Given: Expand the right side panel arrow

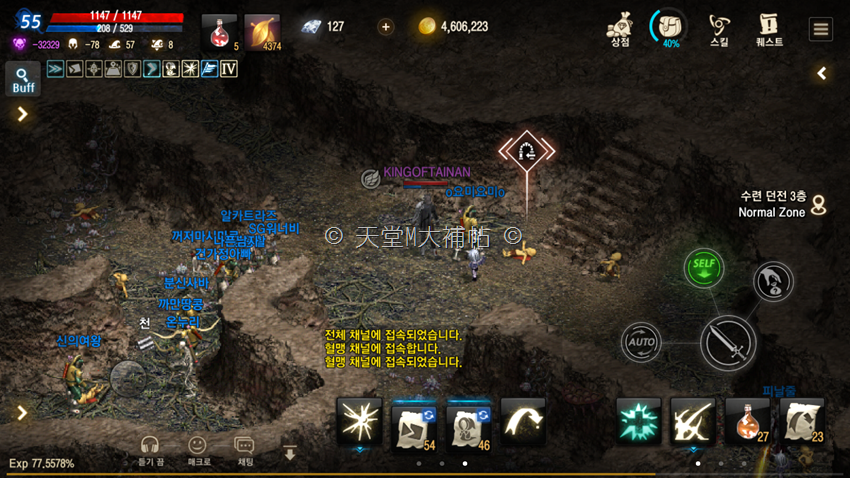Looking at the screenshot, I should pos(822,73).
